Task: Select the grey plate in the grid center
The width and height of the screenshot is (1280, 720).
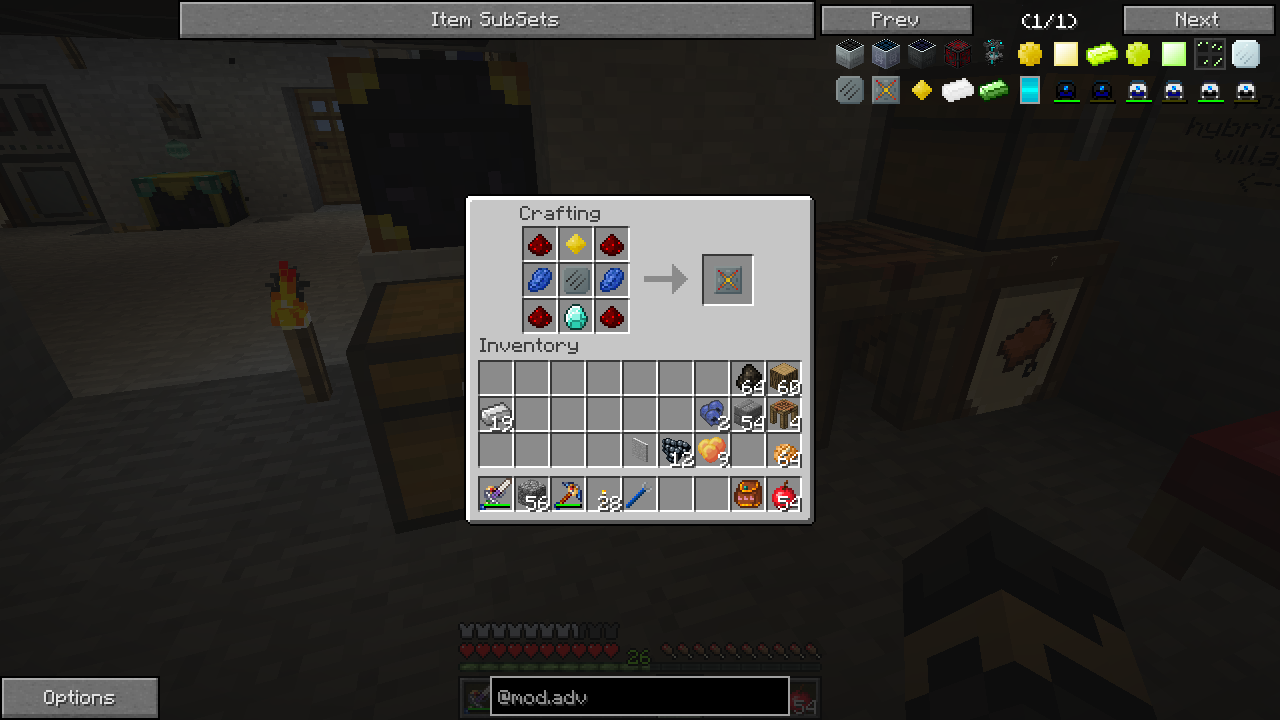Action: pos(575,280)
